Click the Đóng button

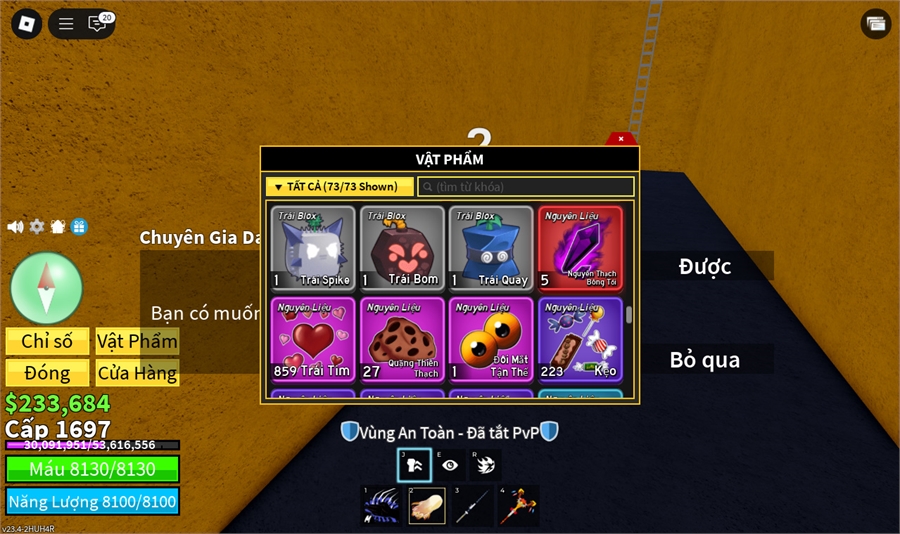[47, 373]
